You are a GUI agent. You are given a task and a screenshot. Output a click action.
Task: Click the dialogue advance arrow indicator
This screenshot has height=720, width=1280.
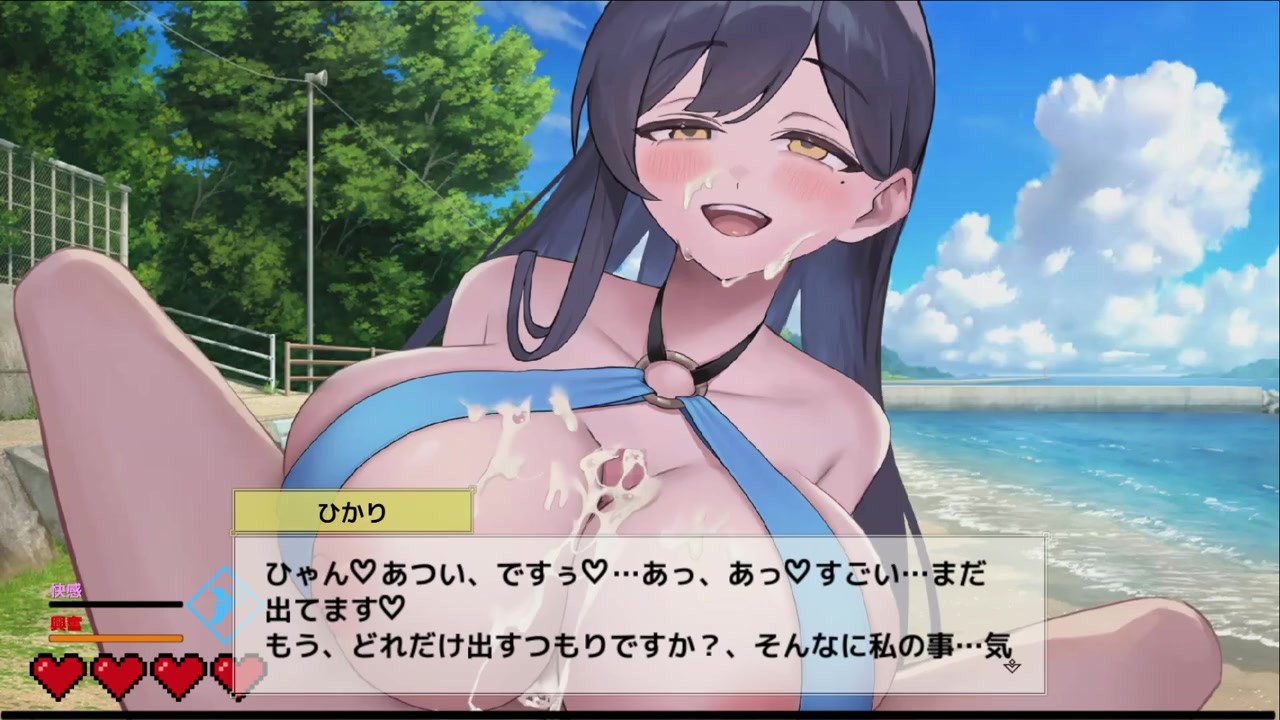pyautogui.click(x=1010, y=665)
